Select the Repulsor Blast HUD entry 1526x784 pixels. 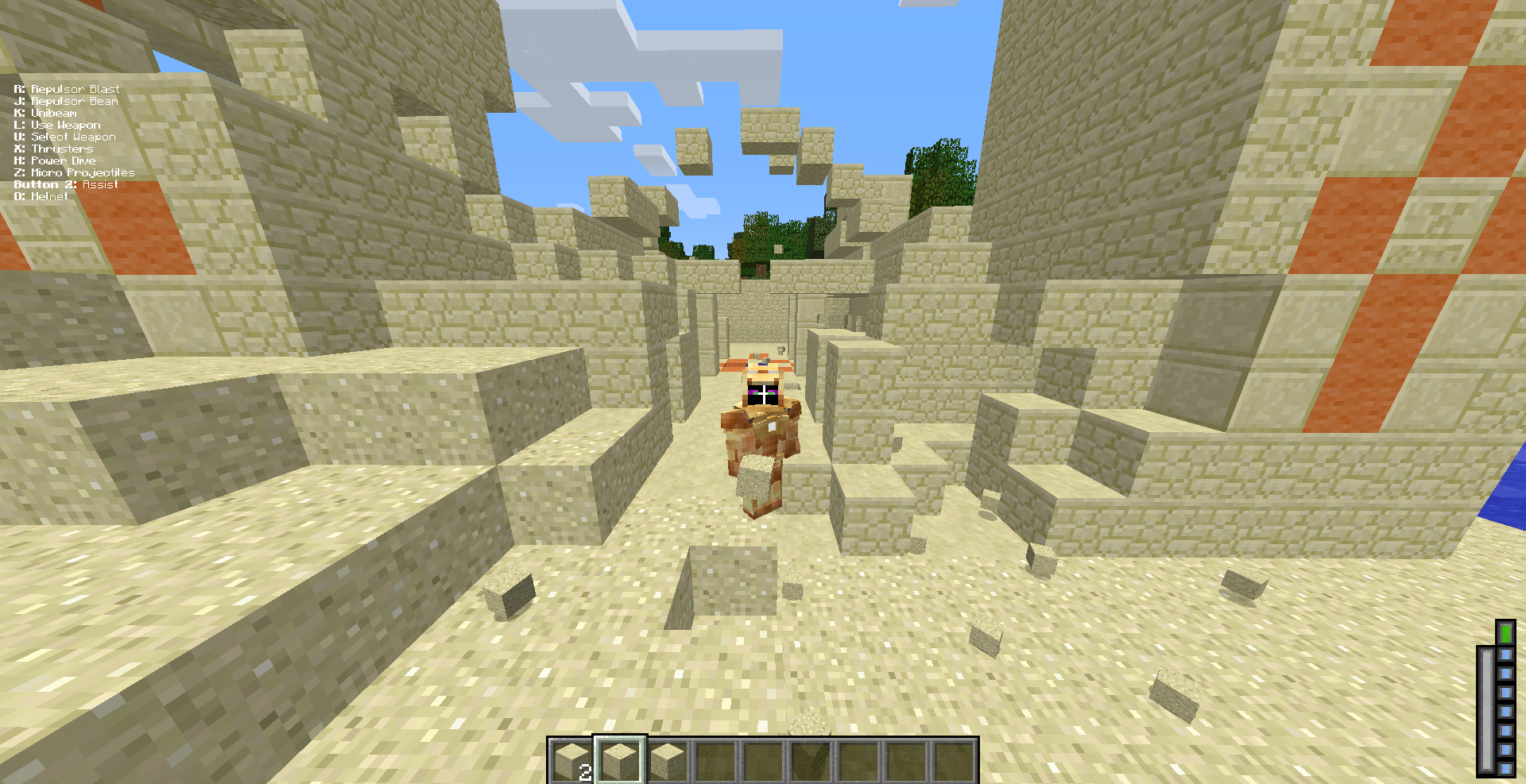[x=67, y=89]
